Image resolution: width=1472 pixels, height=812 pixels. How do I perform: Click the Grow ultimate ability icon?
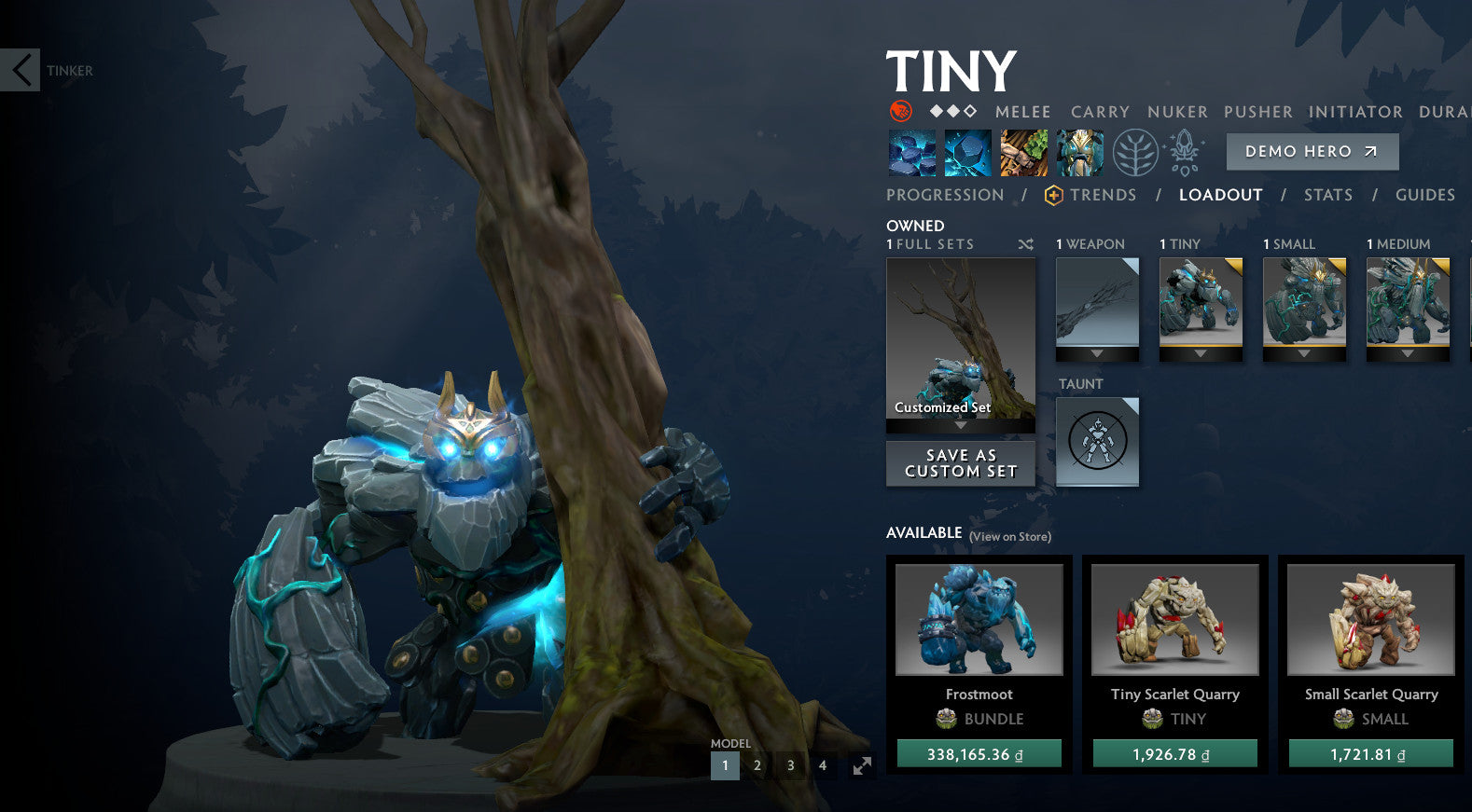1079,152
